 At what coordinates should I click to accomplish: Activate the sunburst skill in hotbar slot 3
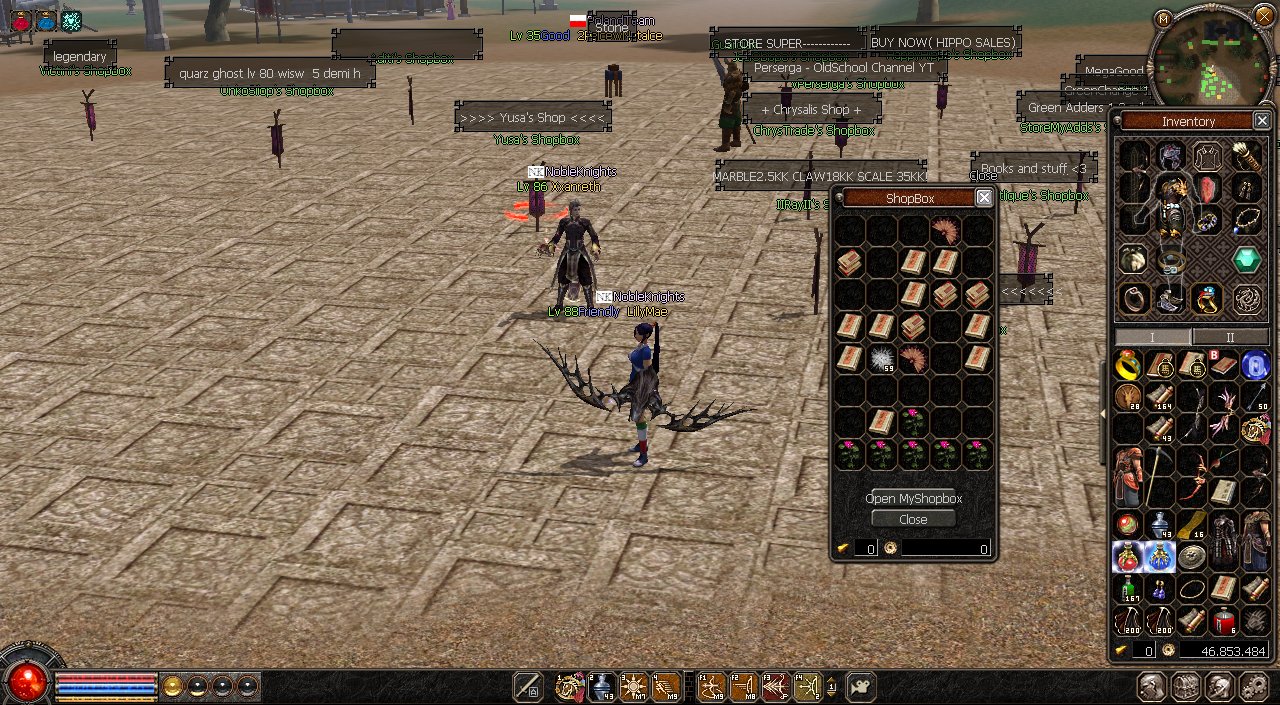point(634,686)
